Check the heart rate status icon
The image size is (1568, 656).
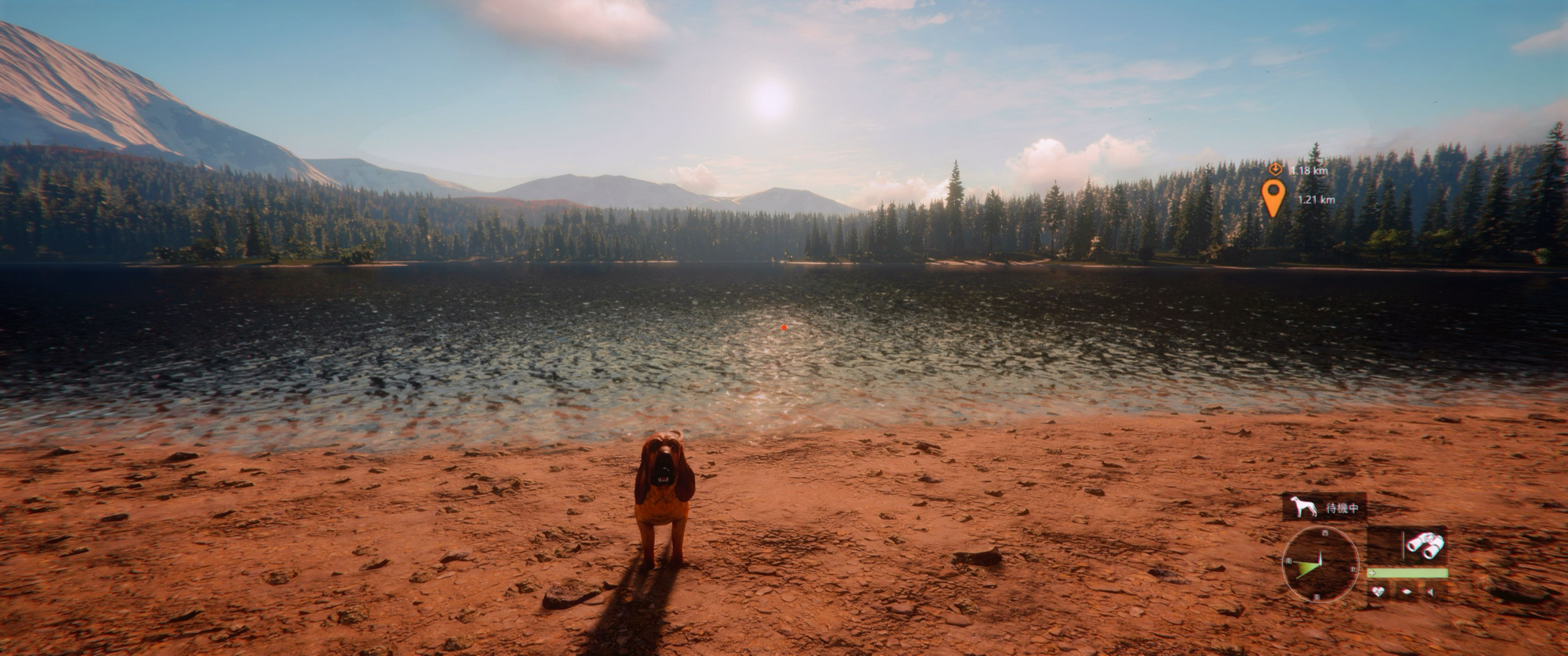coord(1378,592)
